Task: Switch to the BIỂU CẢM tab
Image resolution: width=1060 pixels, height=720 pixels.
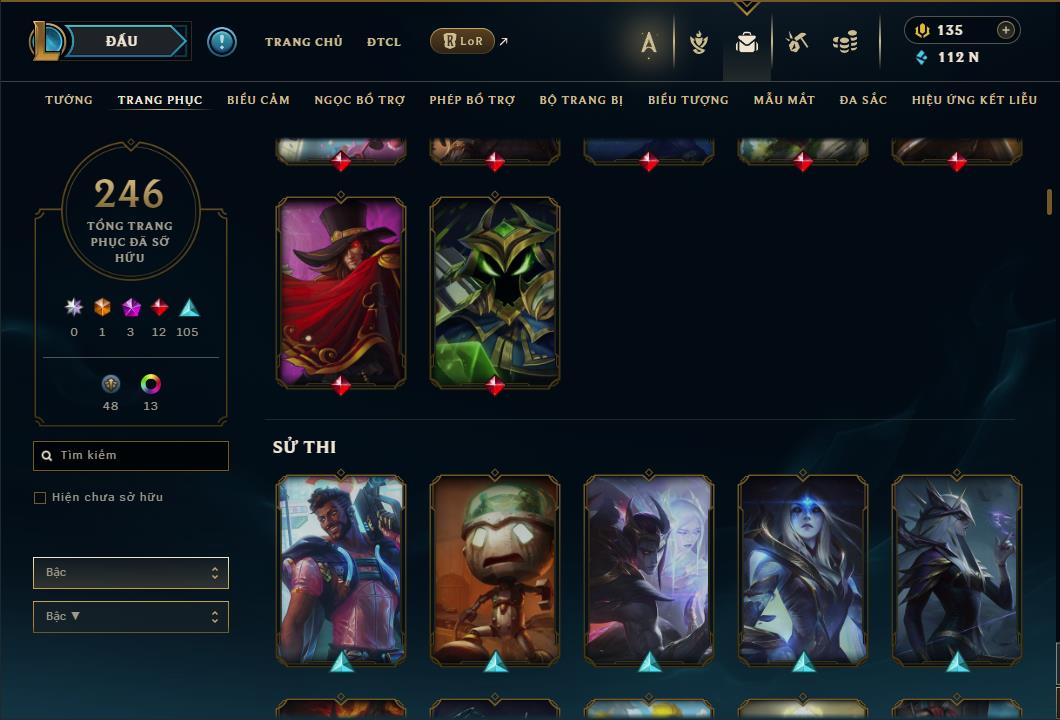Action: [258, 100]
